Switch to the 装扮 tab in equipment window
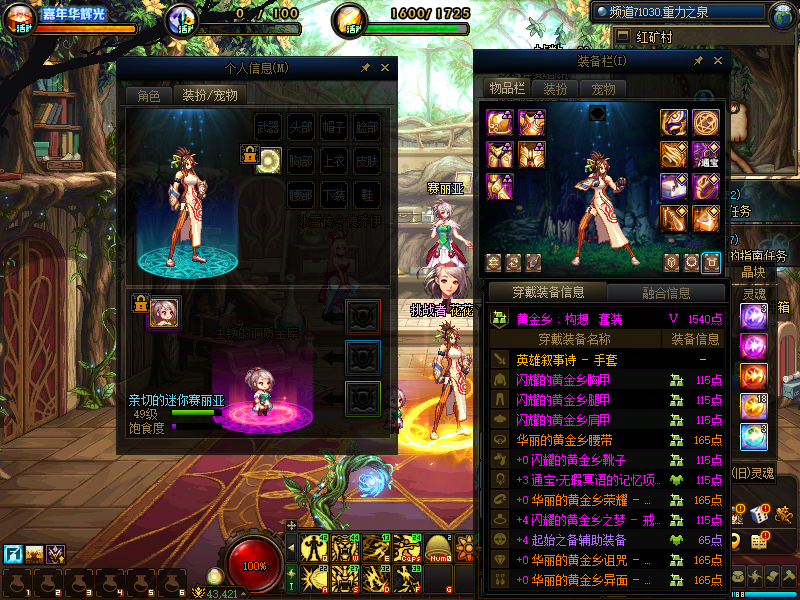The width and height of the screenshot is (800, 600). coord(555,88)
